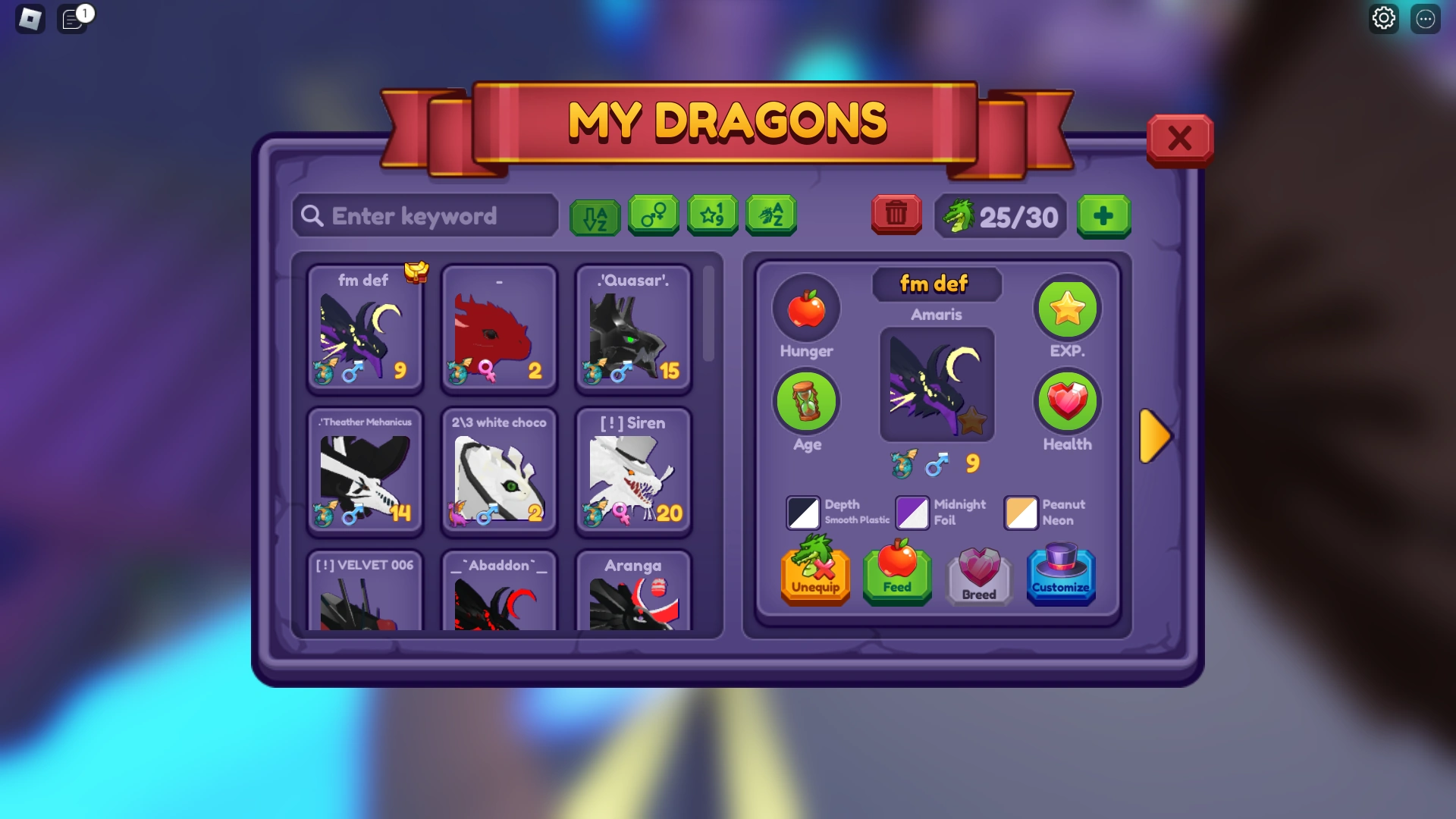This screenshot has height=819, width=1456.
Task: Filter dragons by gender symbol icon
Action: [653, 215]
